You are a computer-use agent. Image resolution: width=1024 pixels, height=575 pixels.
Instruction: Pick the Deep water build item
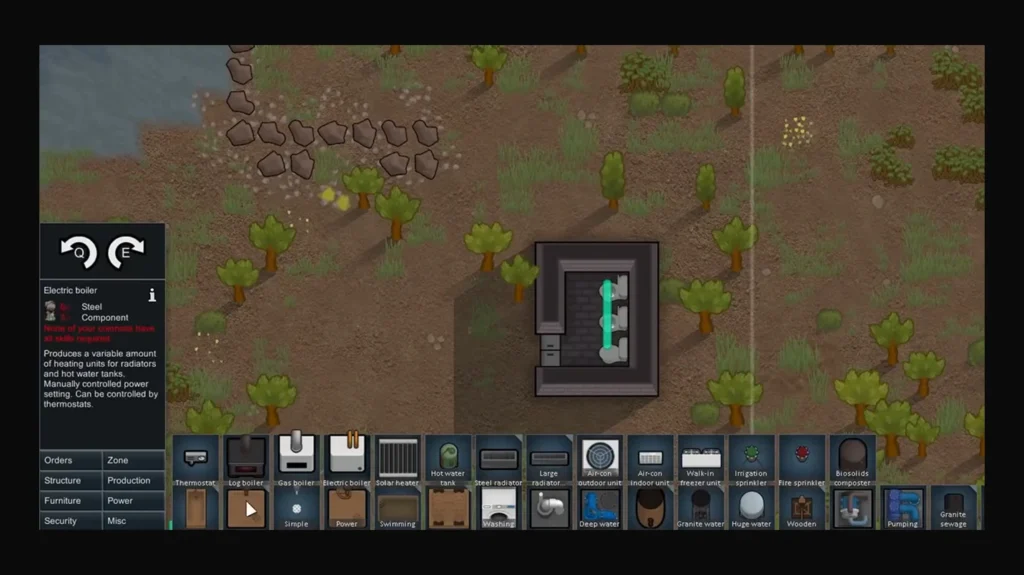coord(600,508)
